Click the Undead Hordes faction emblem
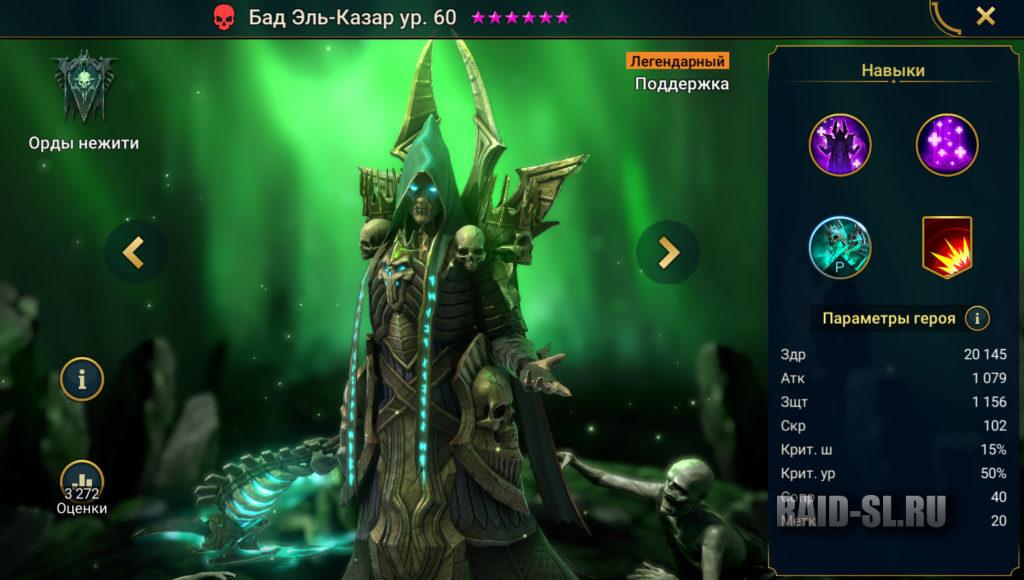The image size is (1024, 580). [85, 87]
